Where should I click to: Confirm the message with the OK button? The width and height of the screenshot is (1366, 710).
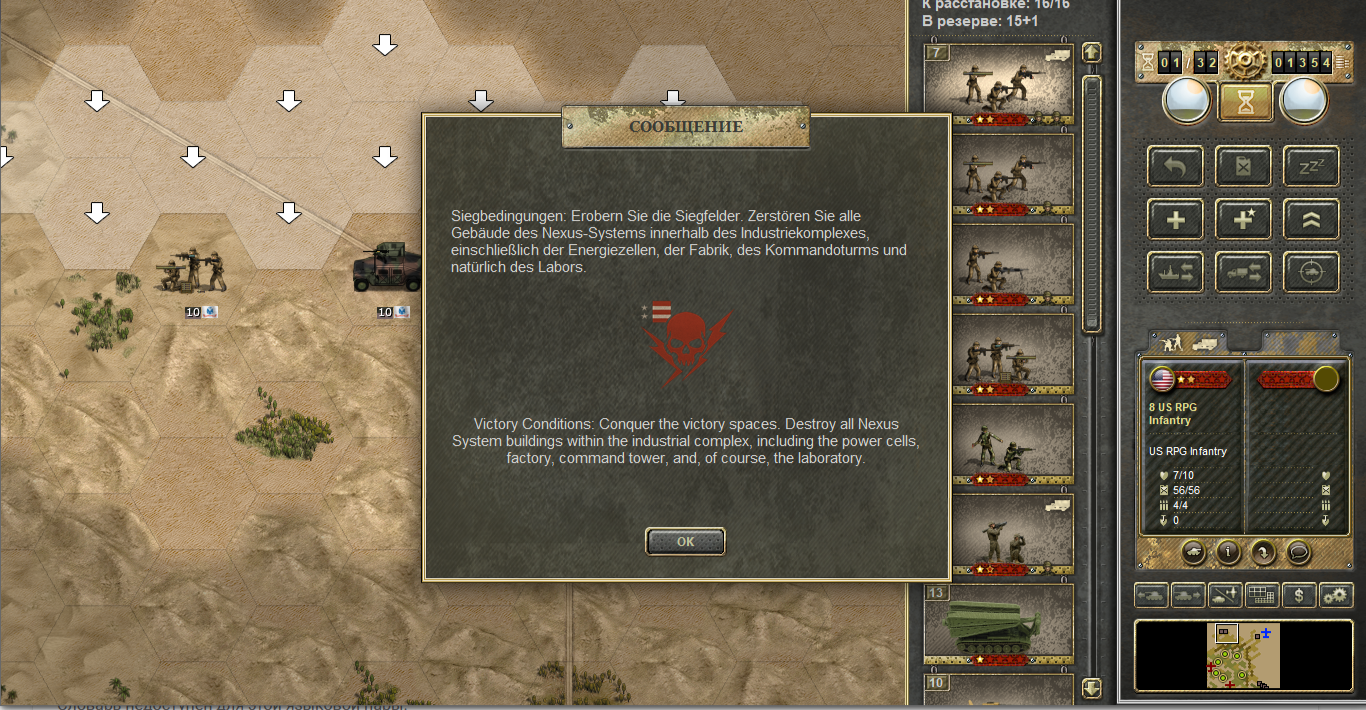coord(685,541)
